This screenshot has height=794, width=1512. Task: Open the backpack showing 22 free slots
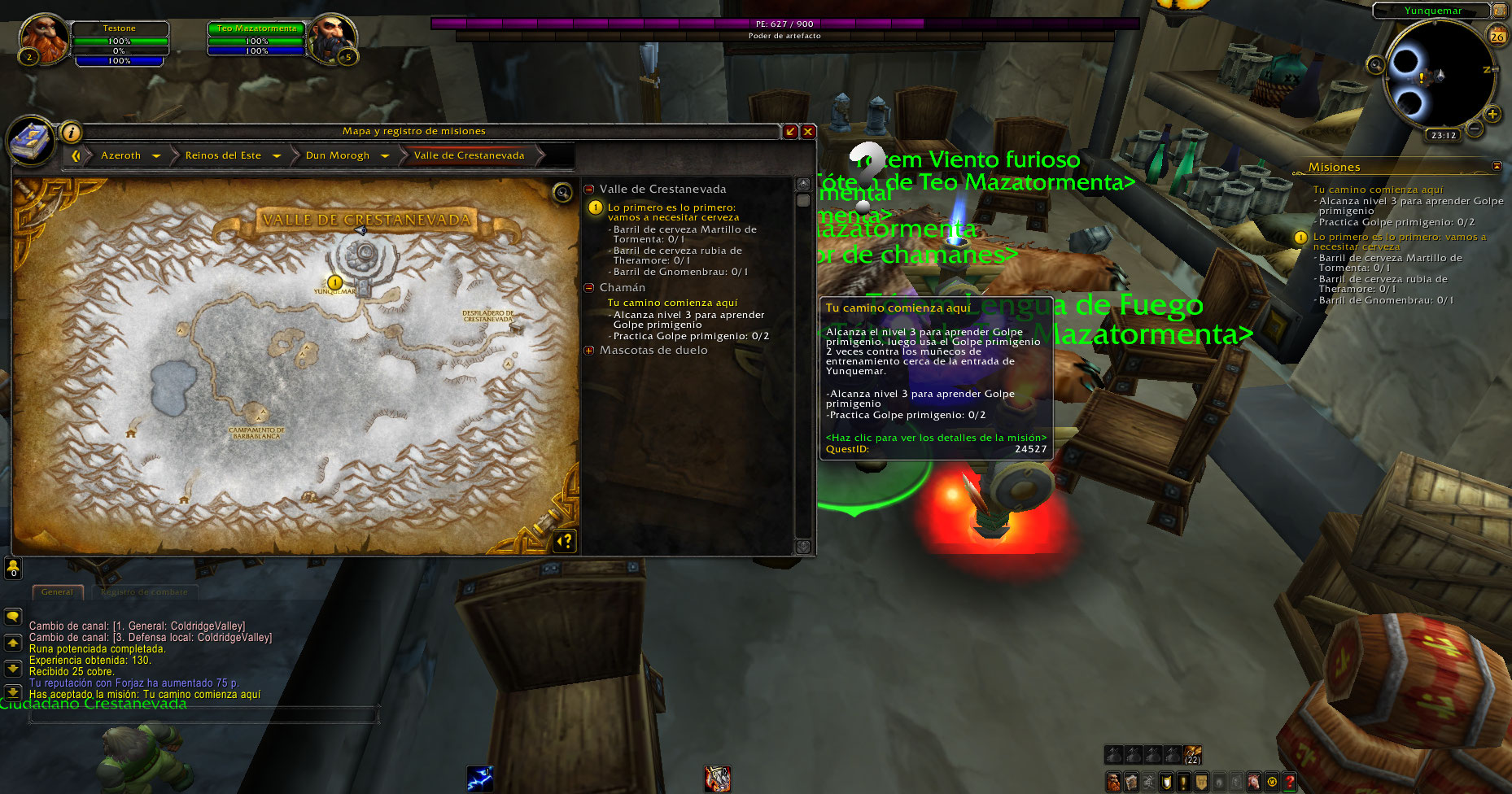click(1192, 755)
